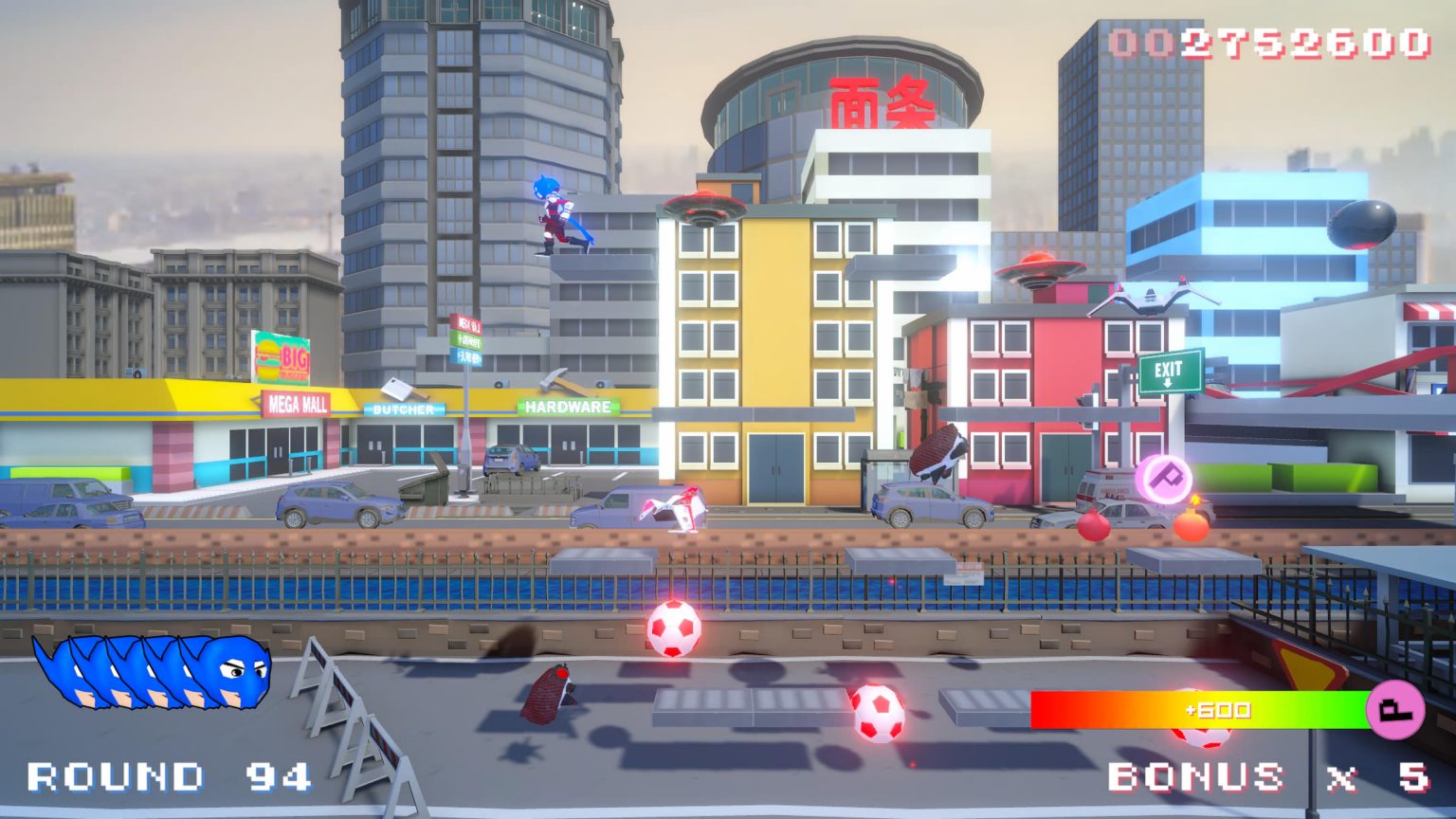Toggle the EXIT sign on the red building

(1170, 367)
